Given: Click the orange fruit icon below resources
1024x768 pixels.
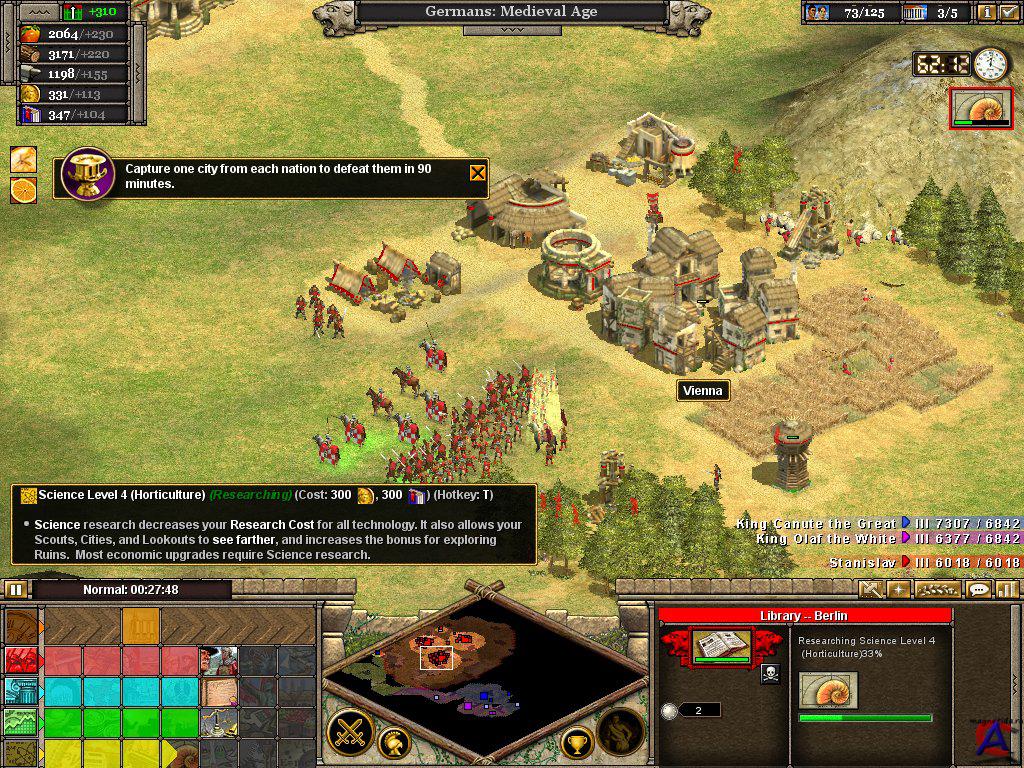Looking at the screenshot, I should [23, 189].
